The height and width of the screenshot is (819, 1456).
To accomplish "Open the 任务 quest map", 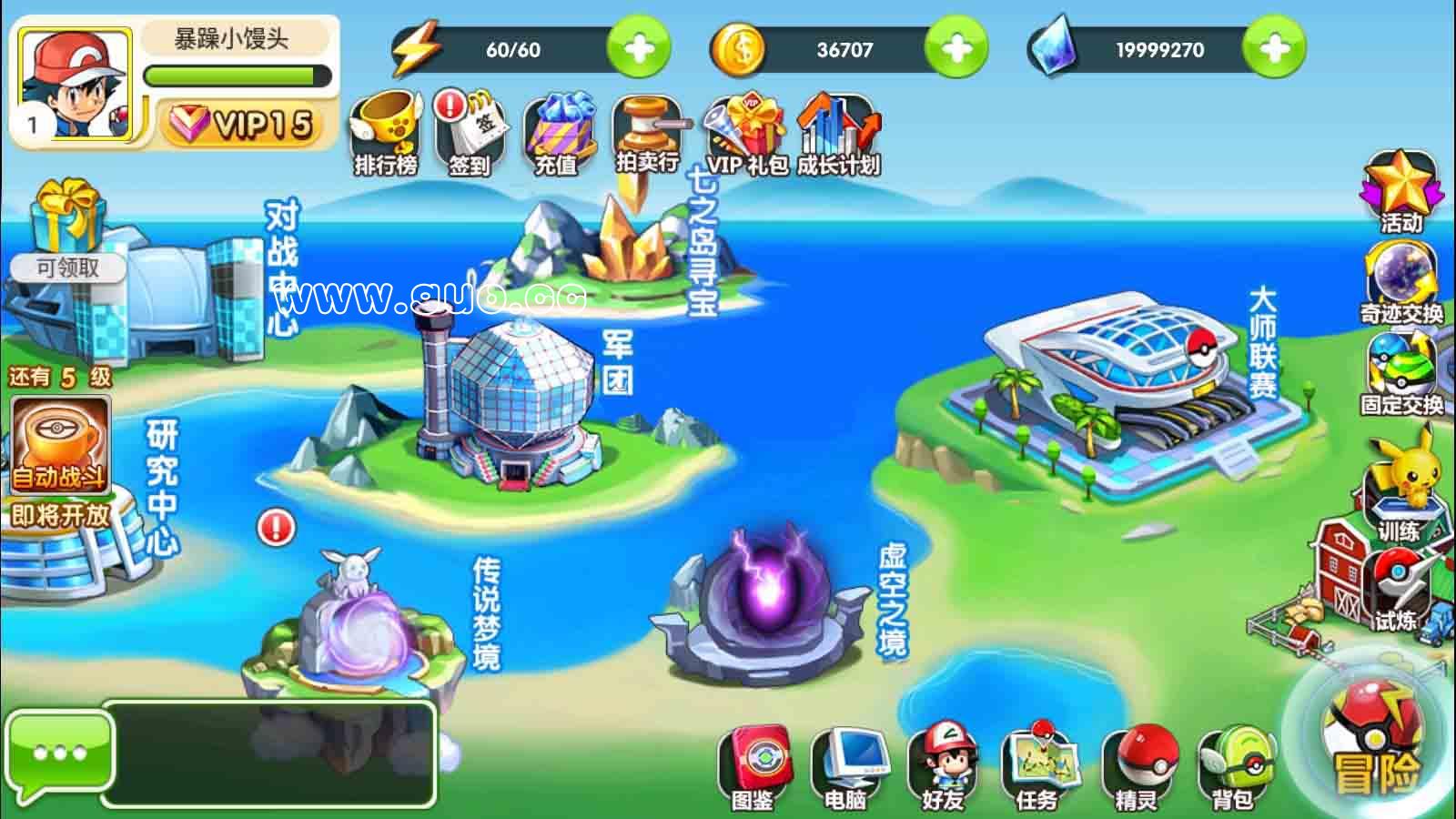I will [x=1037, y=766].
